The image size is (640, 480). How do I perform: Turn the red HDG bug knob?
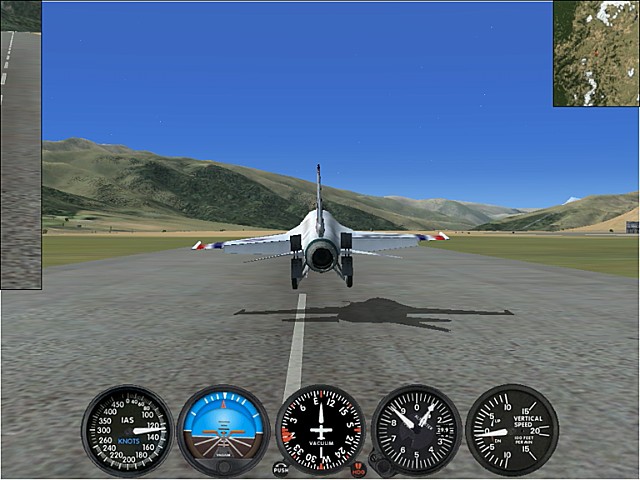[359, 468]
